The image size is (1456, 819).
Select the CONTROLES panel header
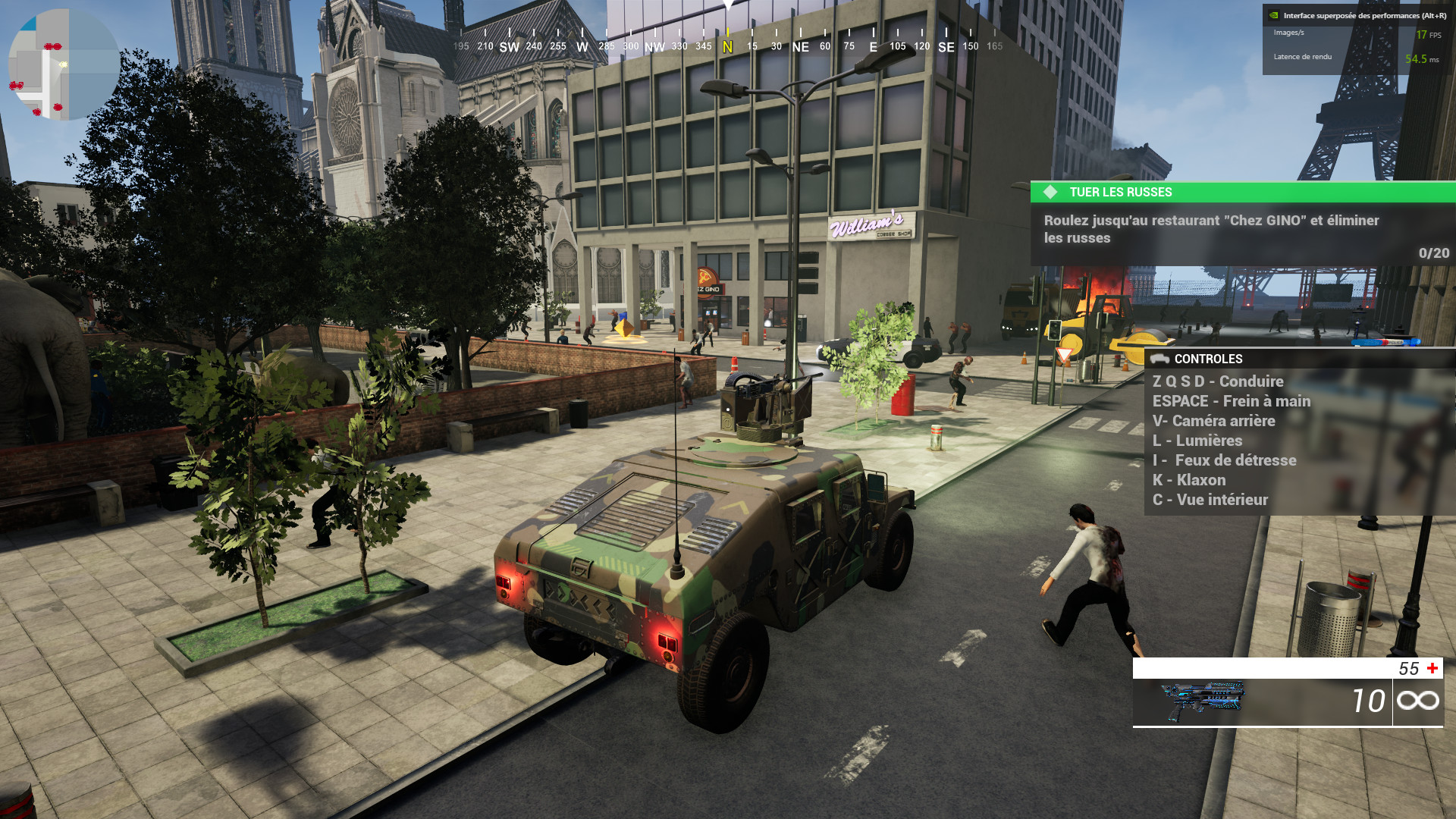coord(1210,359)
